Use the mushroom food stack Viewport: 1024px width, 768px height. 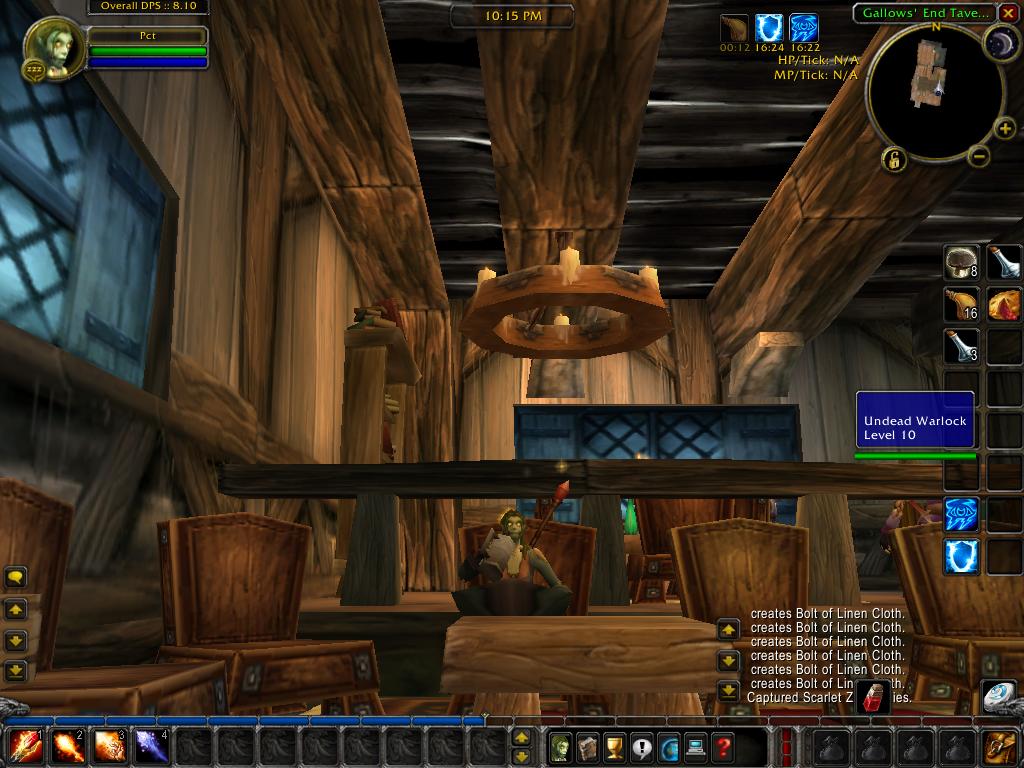[x=962, y=262]
